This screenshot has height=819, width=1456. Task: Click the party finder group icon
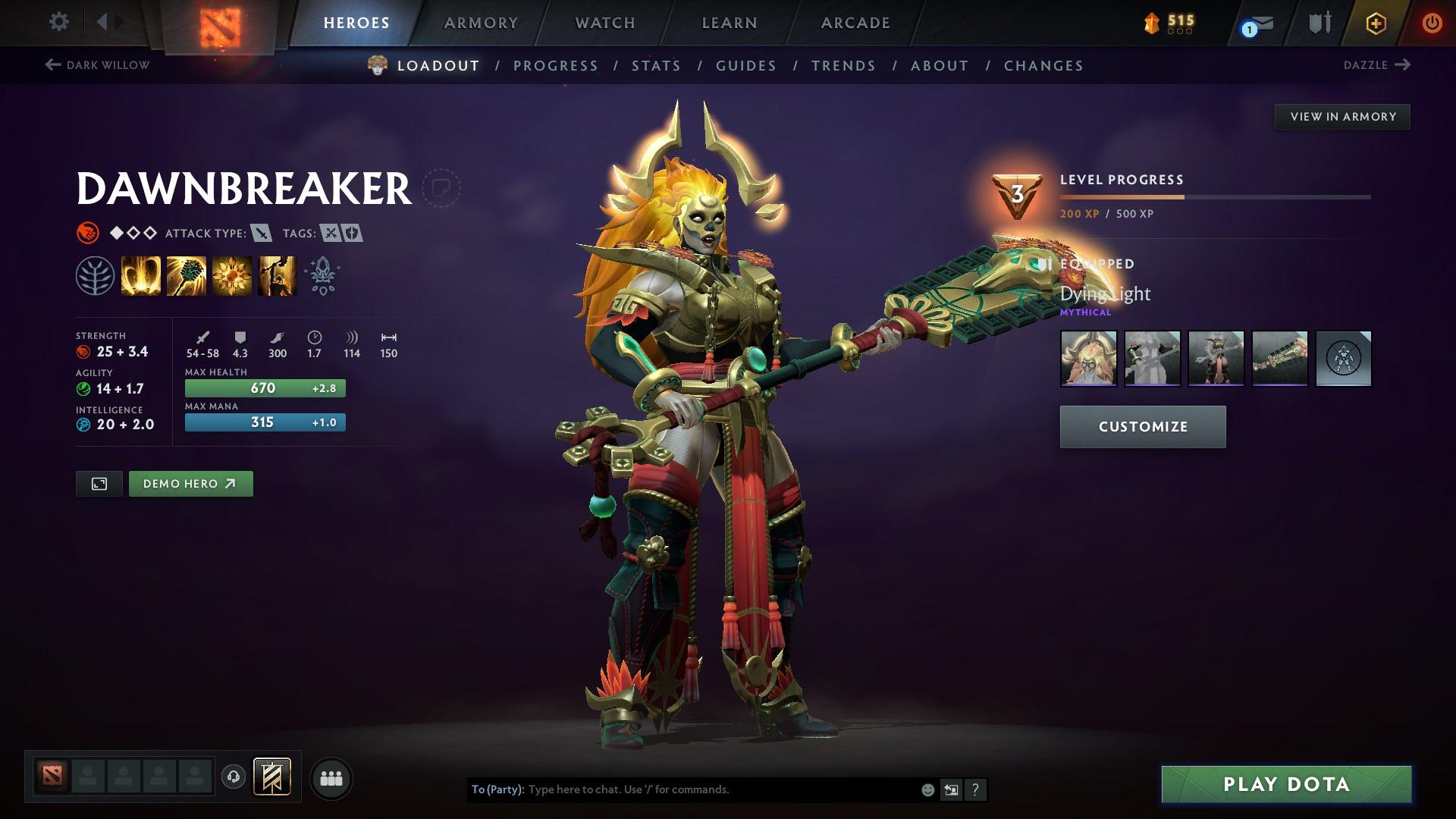click(x=331, y=777)
